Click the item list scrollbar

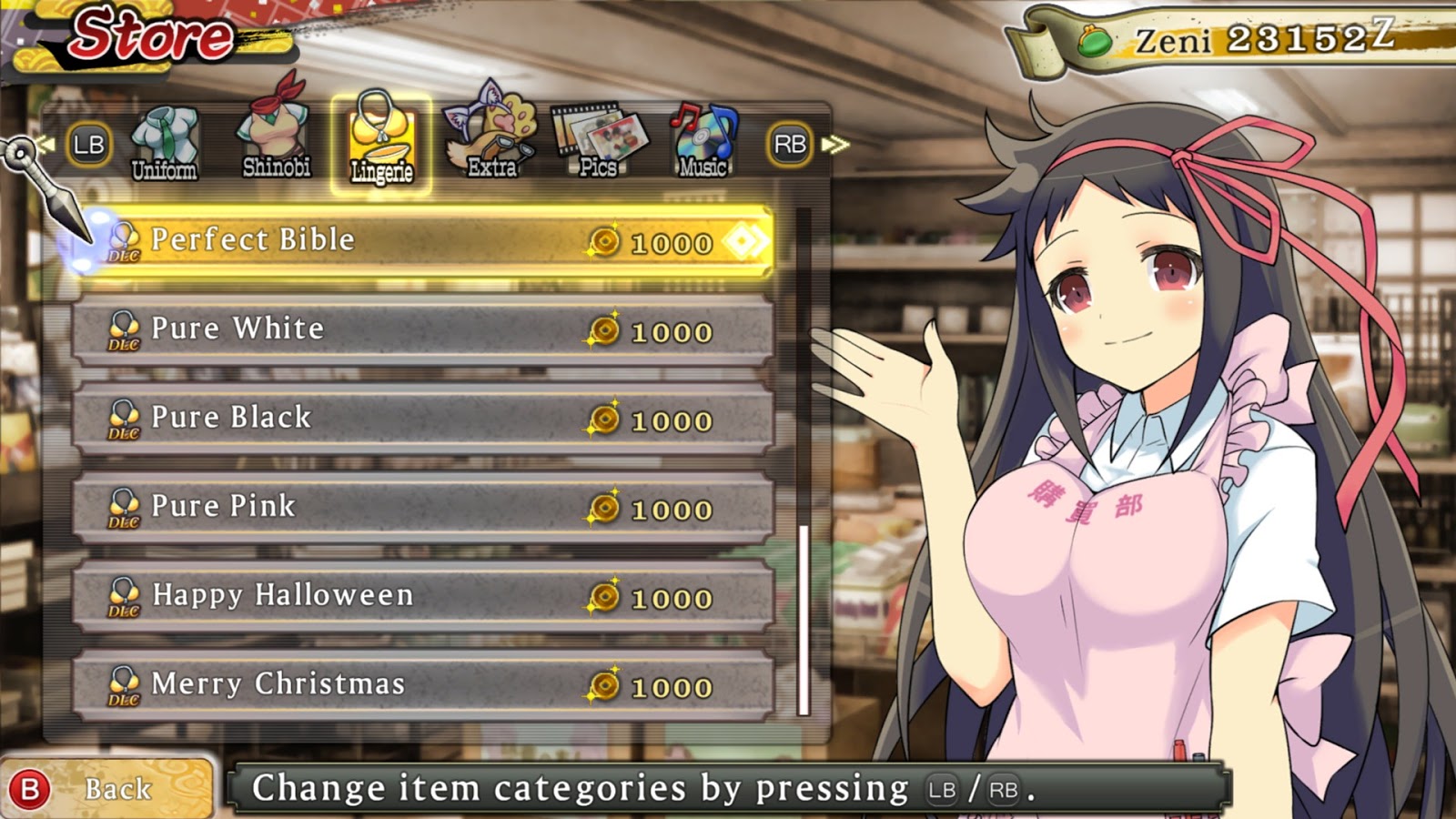point(804,619)
